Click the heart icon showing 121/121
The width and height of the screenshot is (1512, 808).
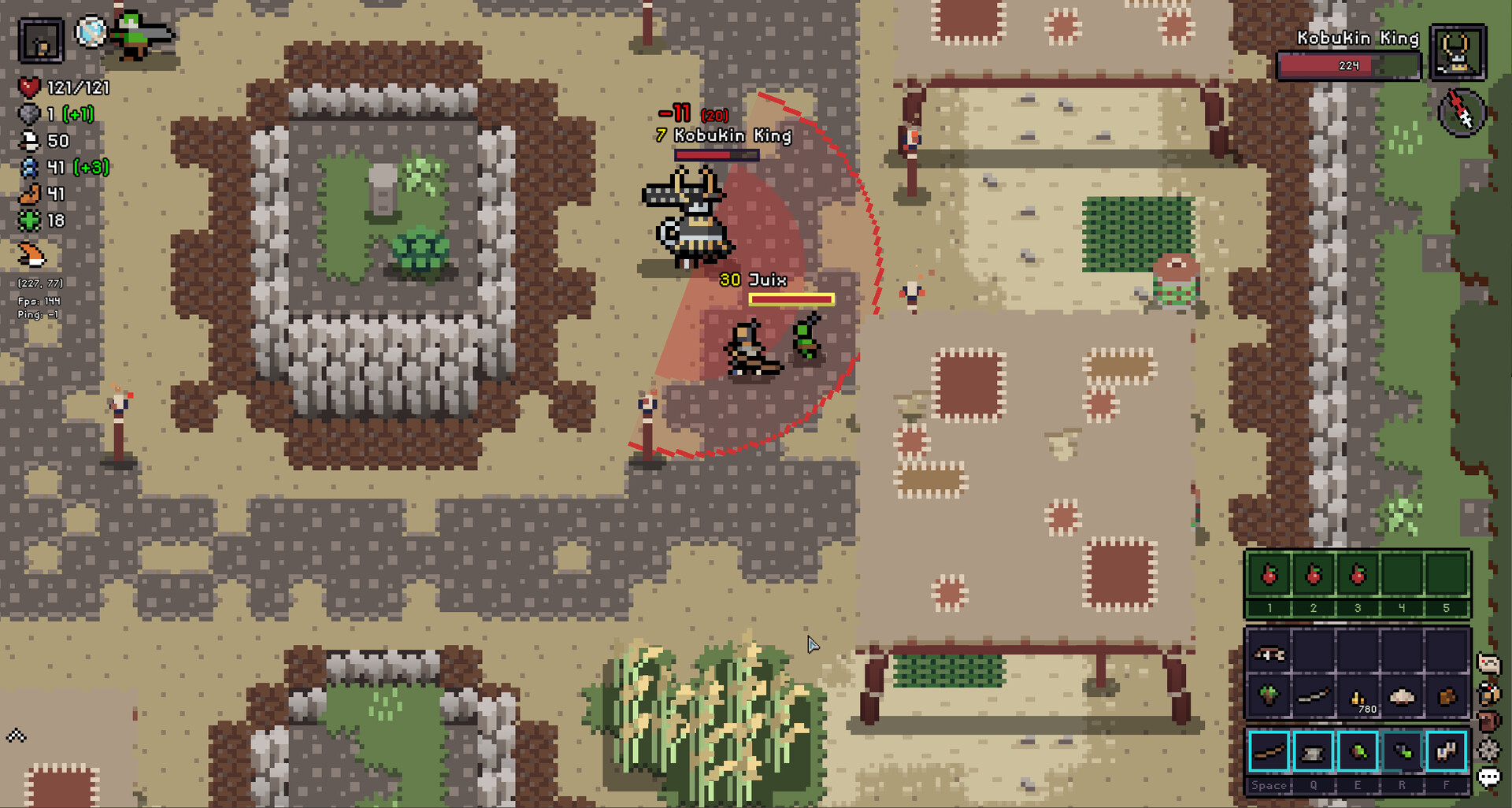tap(28, 87)
